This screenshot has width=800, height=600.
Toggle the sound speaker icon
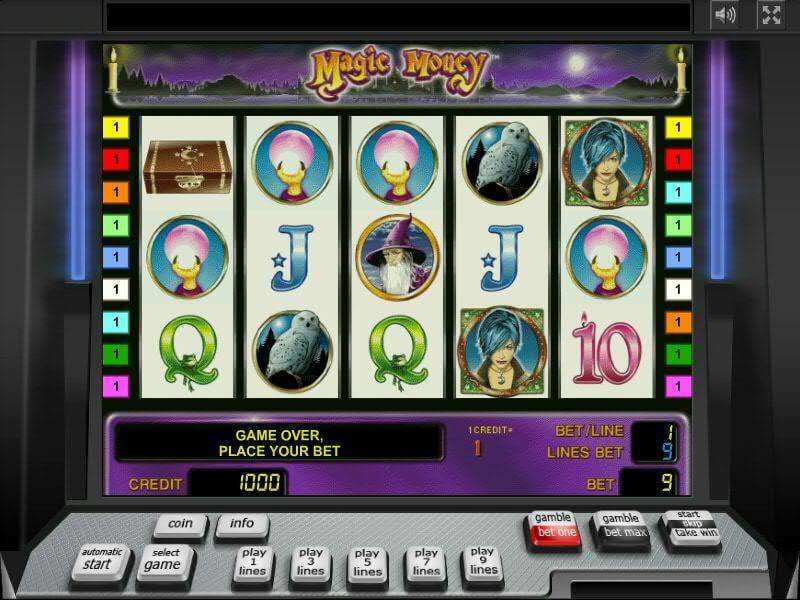click(x=725, y=14)
